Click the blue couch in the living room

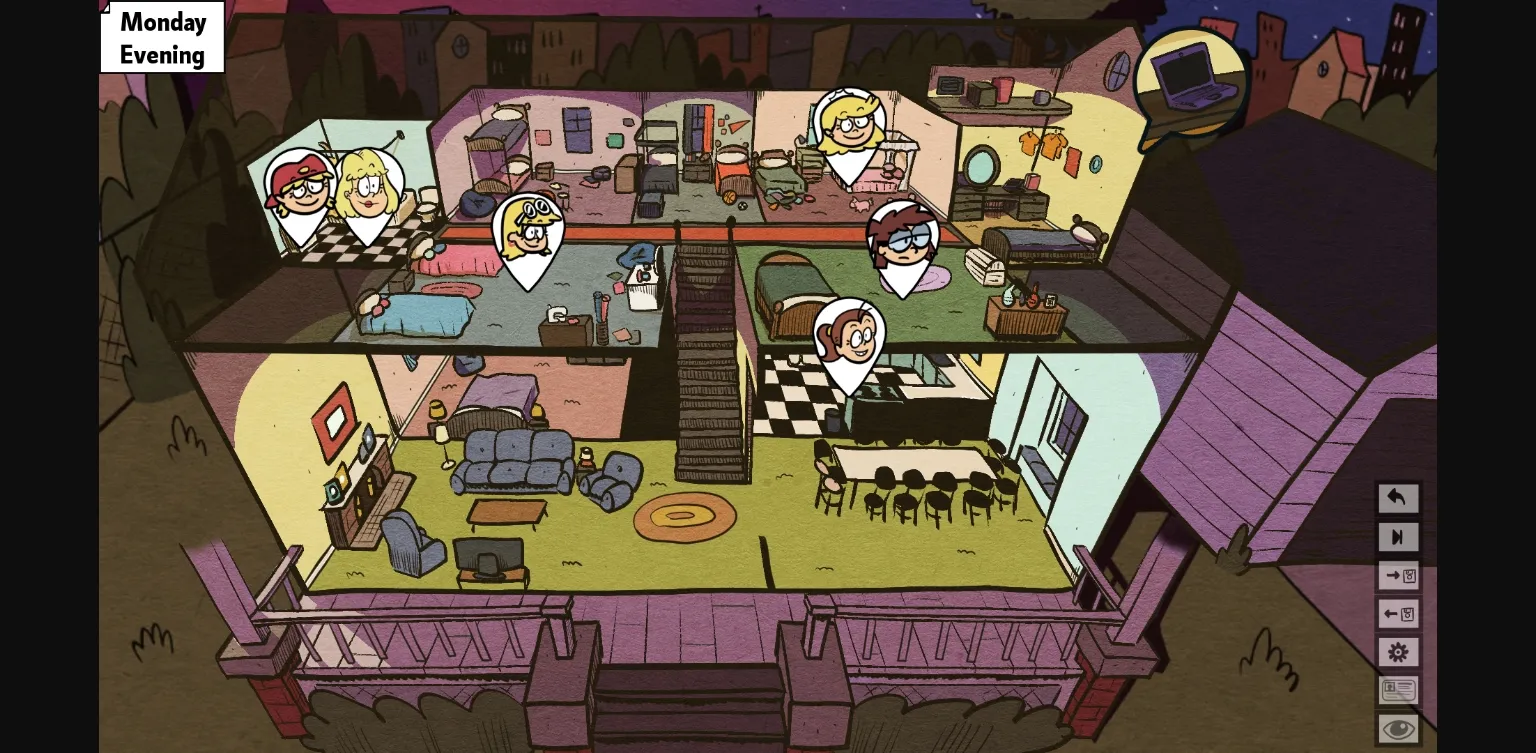pyautogui.click(x=512, y=460)
